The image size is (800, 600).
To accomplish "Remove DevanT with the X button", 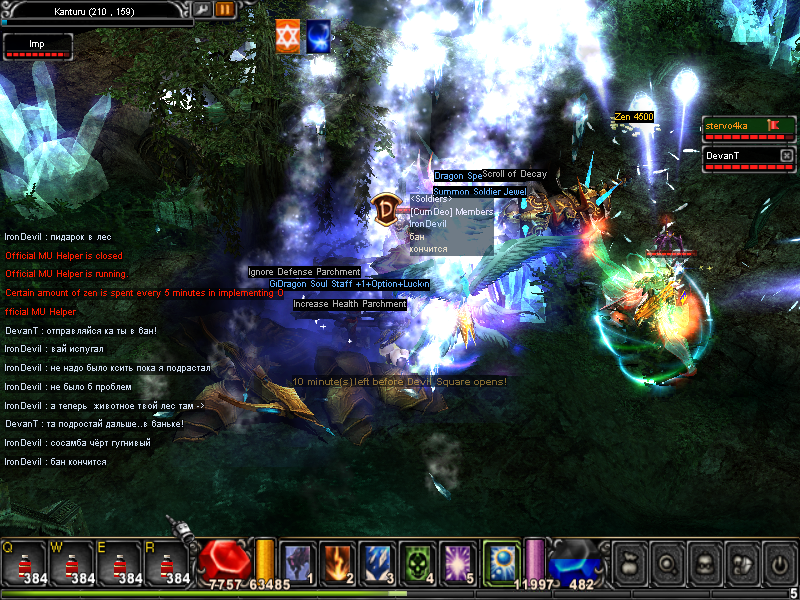I will [x=786, y=156].
